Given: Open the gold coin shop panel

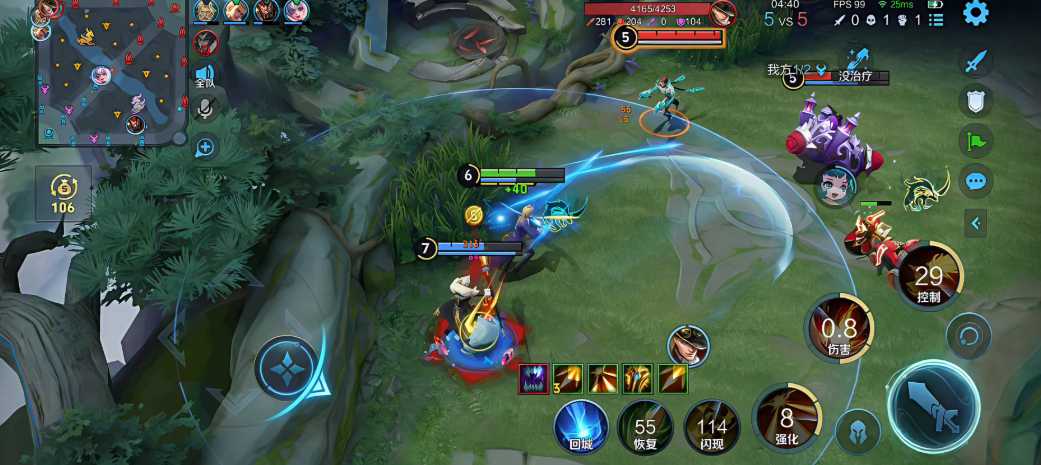Looking at the screenshot, I should [63, 192].
